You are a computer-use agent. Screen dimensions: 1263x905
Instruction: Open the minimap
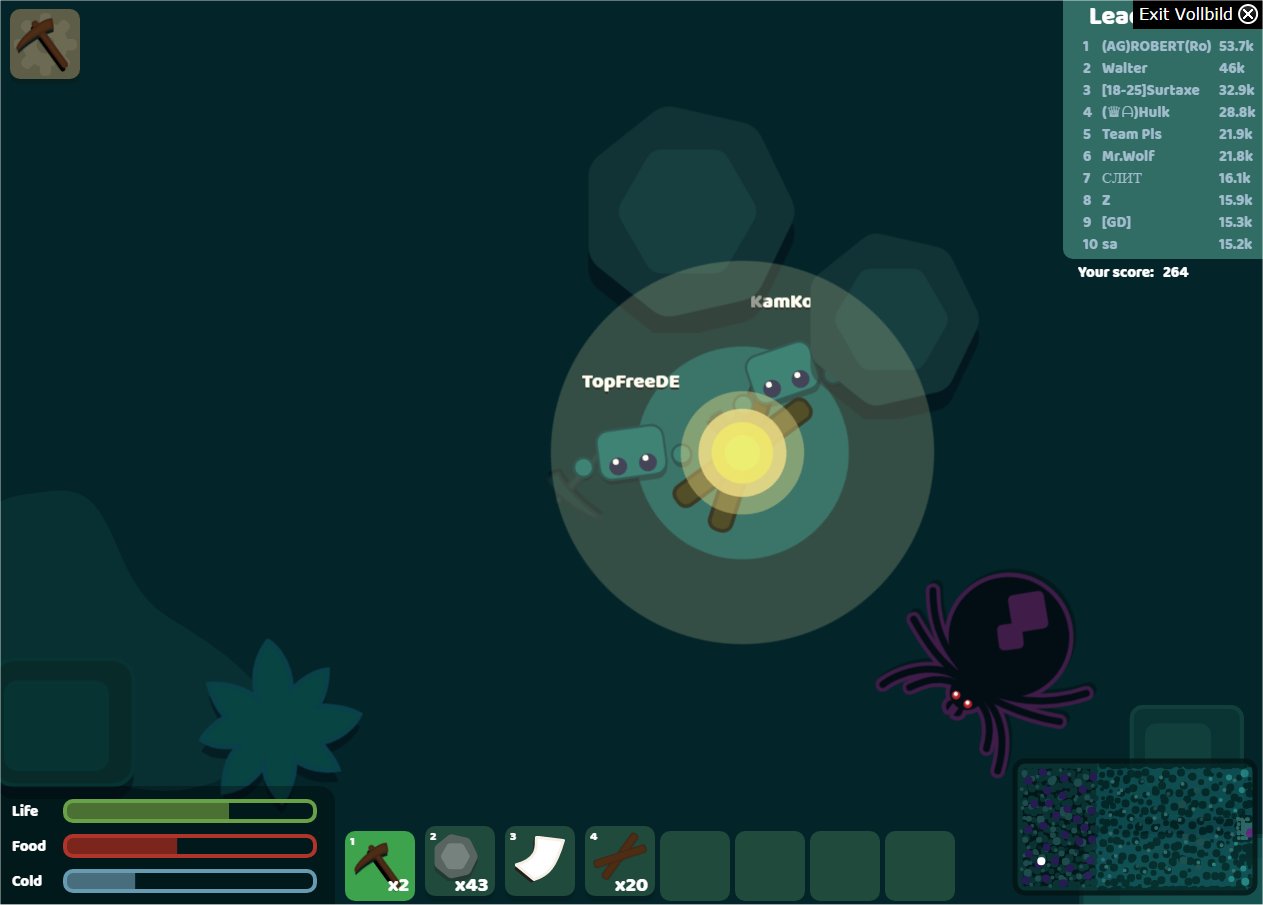(x=1135, y=826)
